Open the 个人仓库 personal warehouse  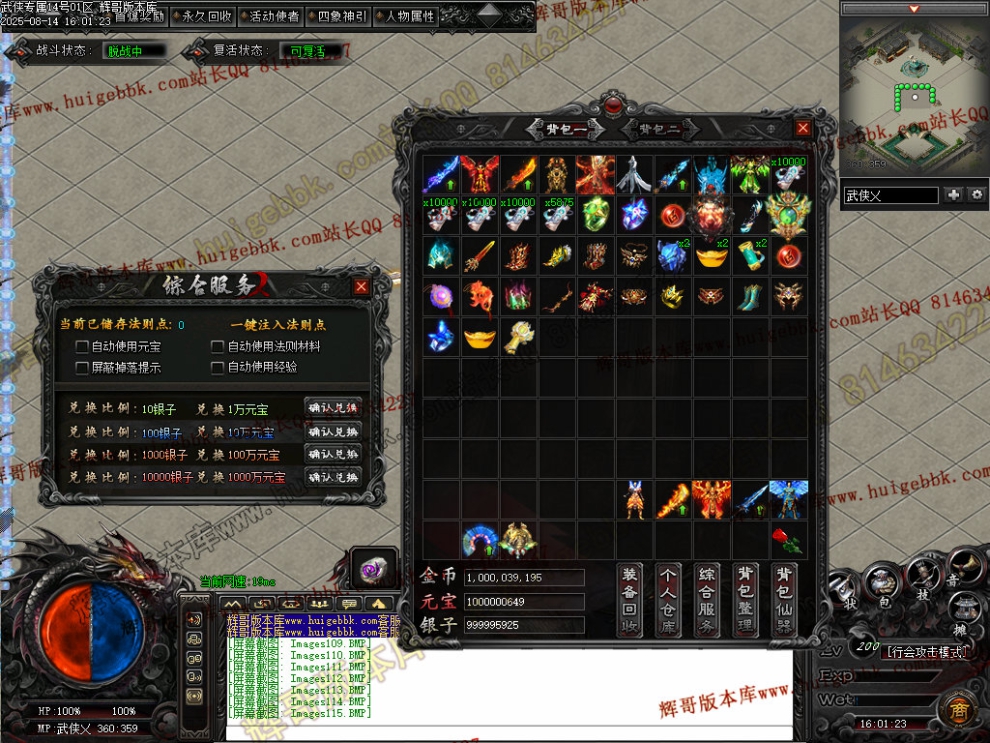tap(669, 600)
